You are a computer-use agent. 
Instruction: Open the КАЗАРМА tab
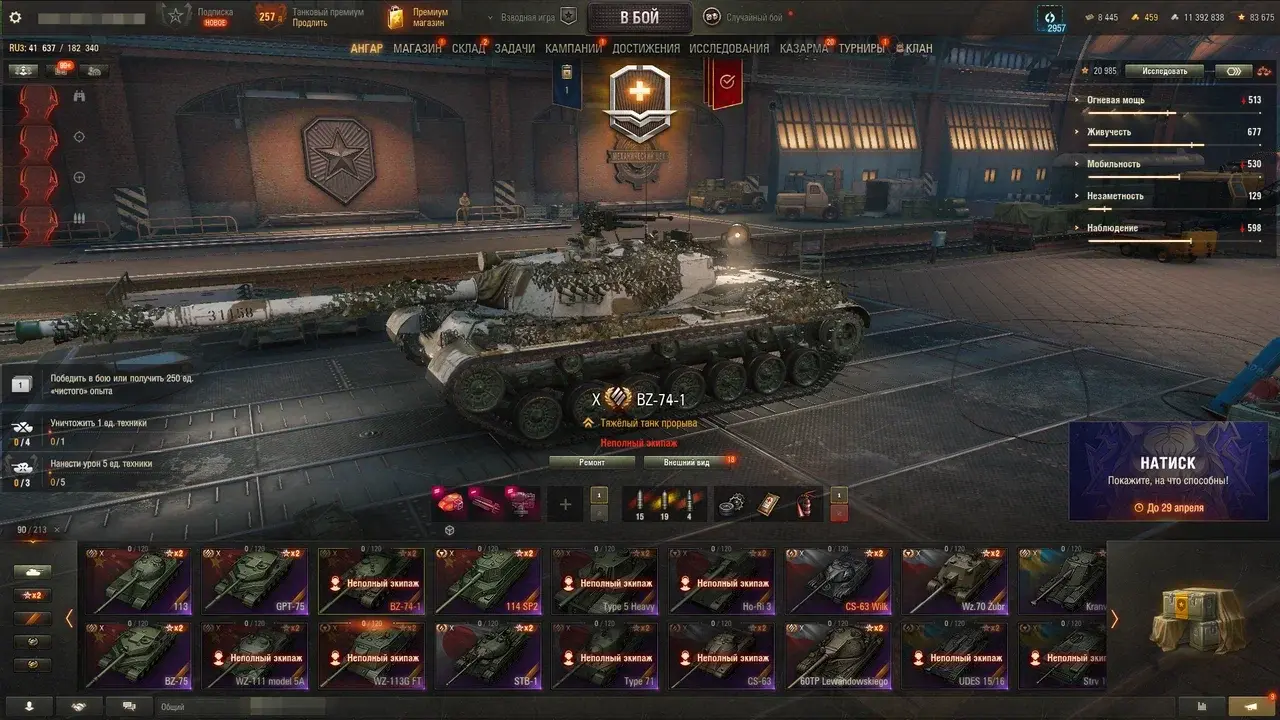pyautogui.click(x=803, y=48)
